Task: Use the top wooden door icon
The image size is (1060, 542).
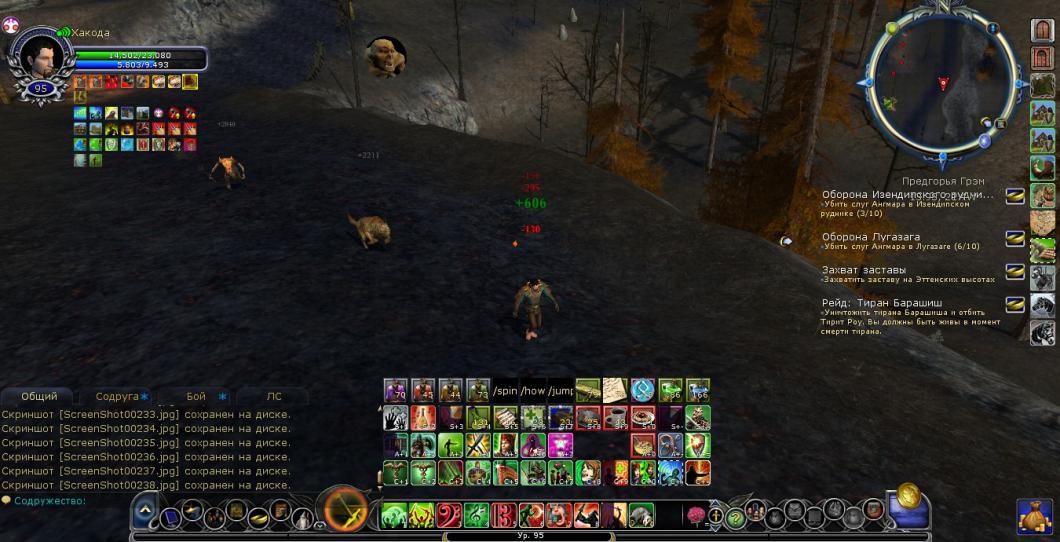Action: pos(1043,30)
